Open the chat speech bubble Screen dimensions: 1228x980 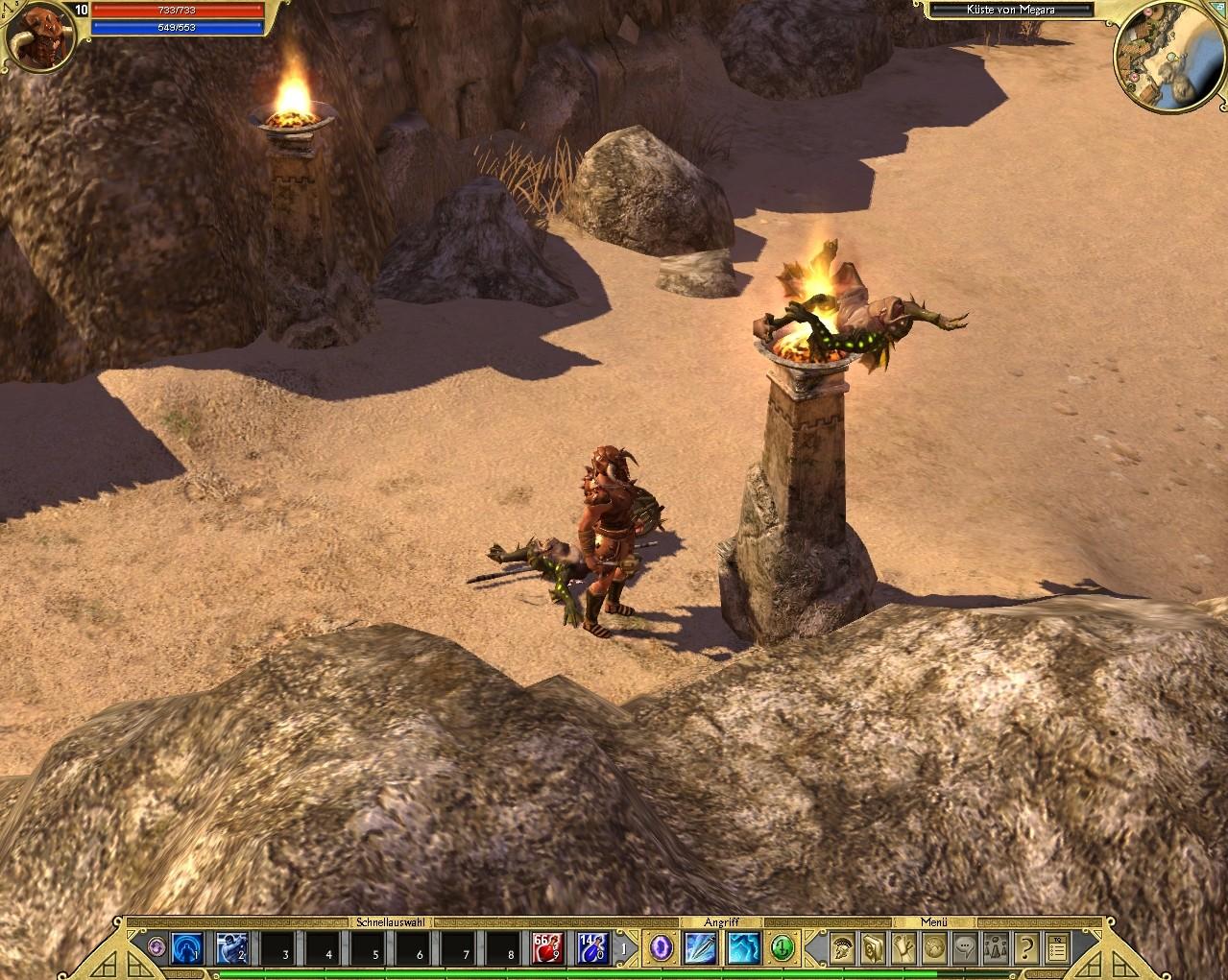tap(964, 948)
